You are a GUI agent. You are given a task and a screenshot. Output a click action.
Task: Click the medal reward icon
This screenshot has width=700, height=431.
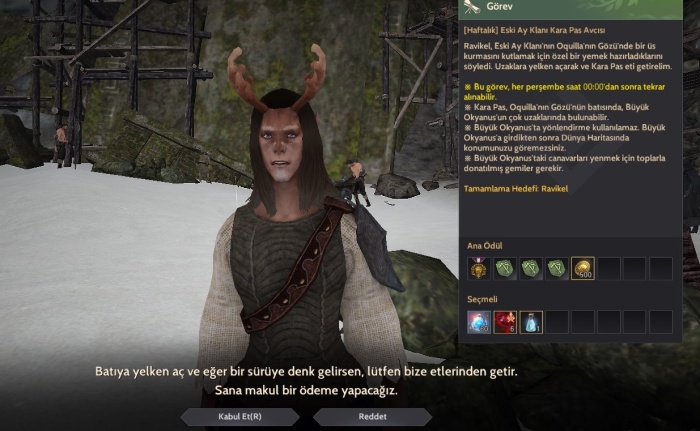coord(479,268)
